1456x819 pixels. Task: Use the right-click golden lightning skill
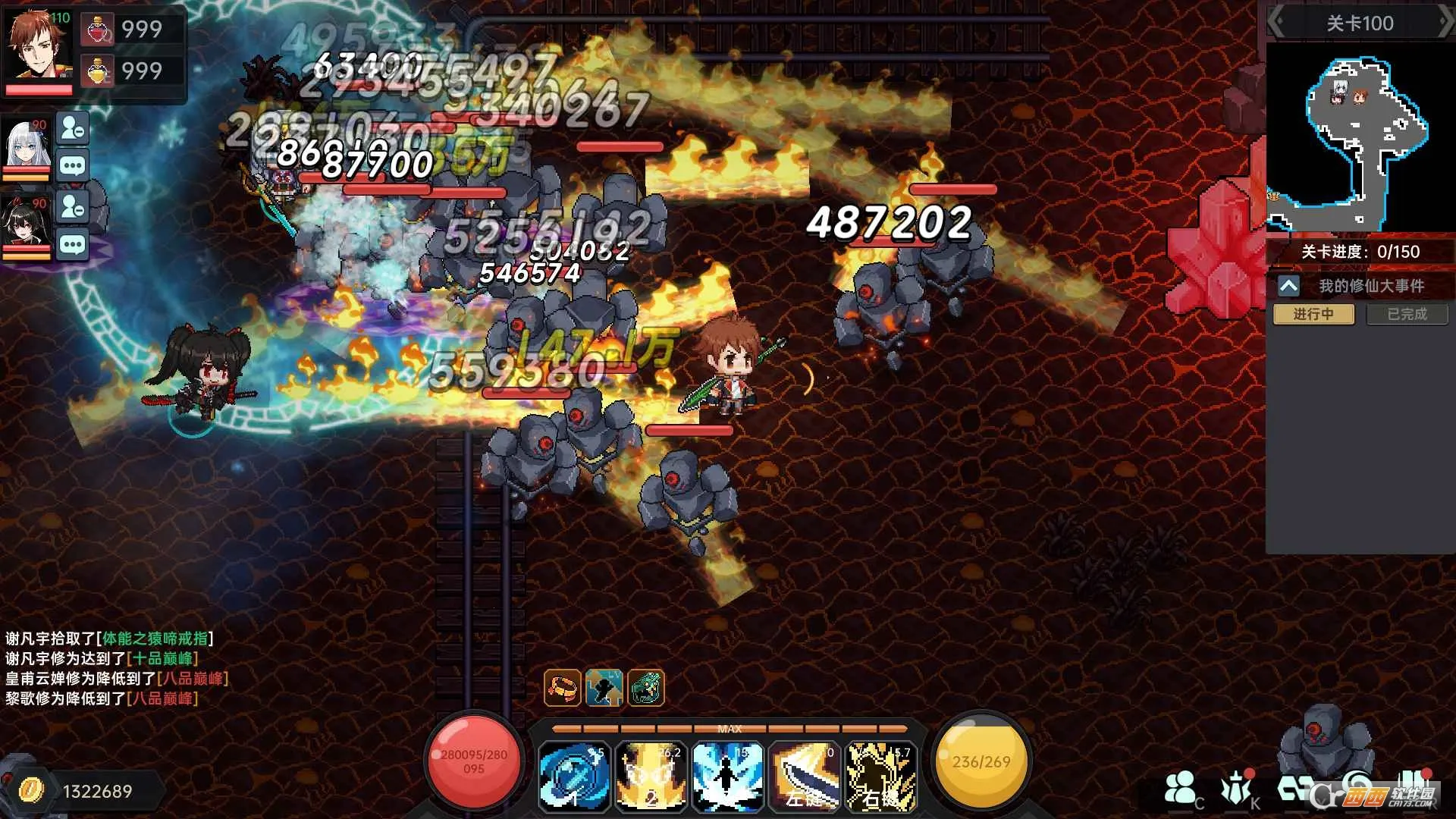880,777
